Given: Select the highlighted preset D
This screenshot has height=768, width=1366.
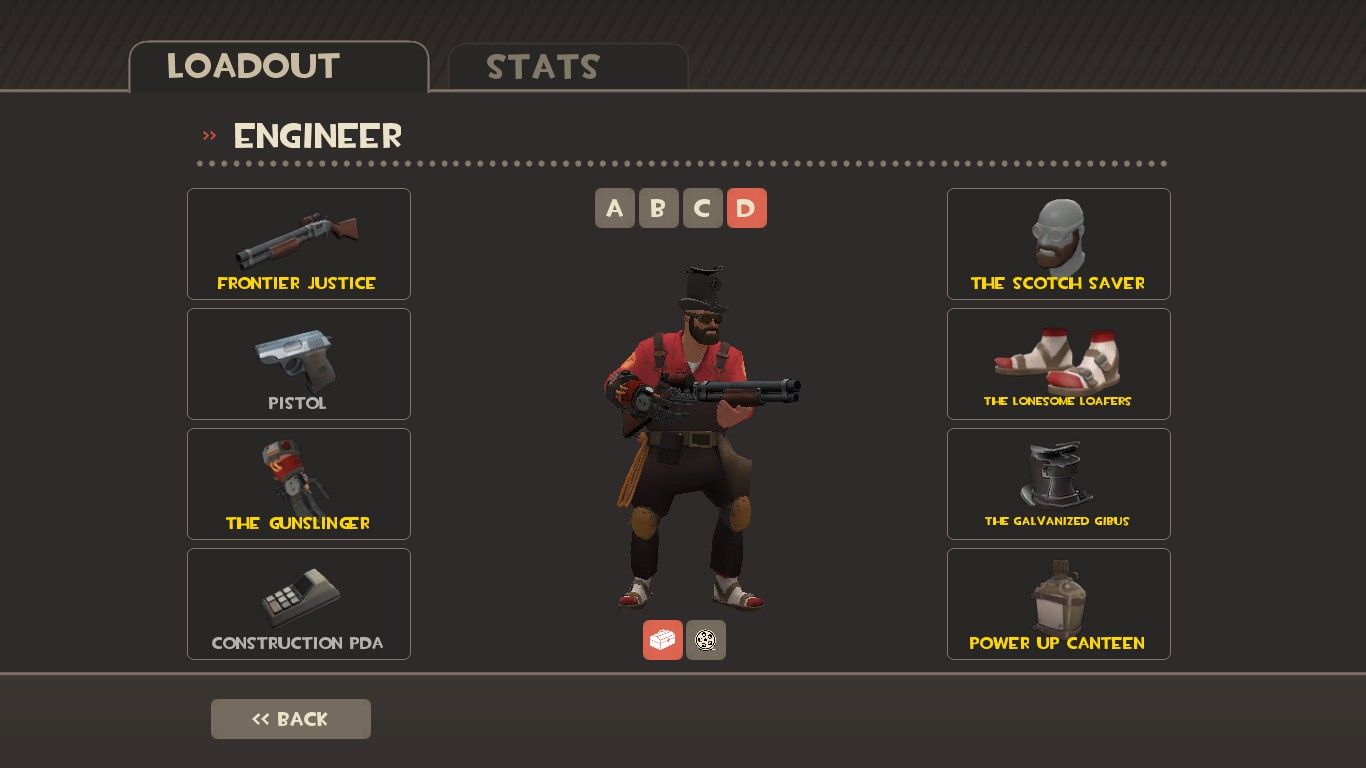Looking at the screenshot, I should (747, 208).
